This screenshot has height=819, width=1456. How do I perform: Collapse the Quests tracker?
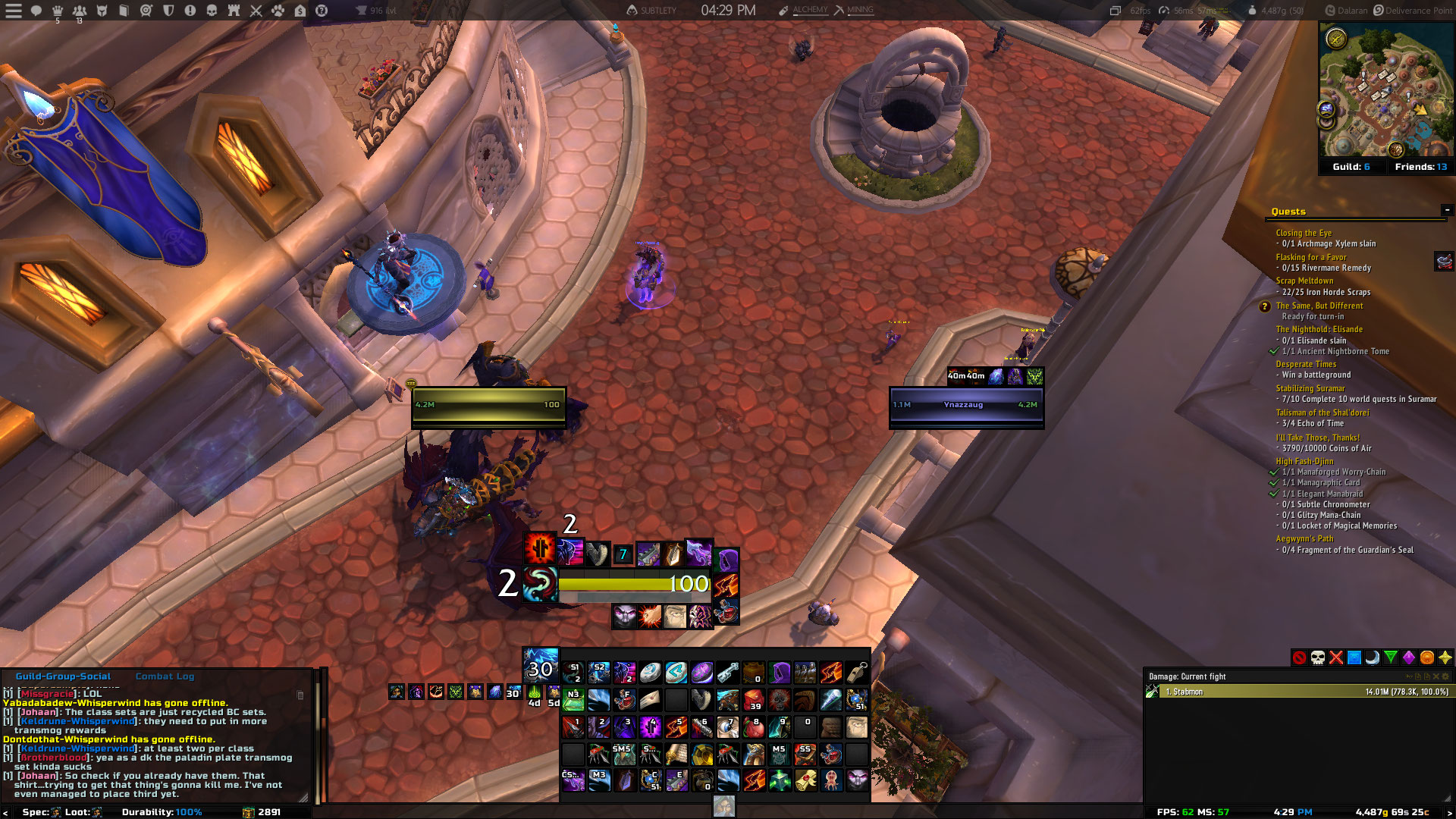coord(1447,210)
